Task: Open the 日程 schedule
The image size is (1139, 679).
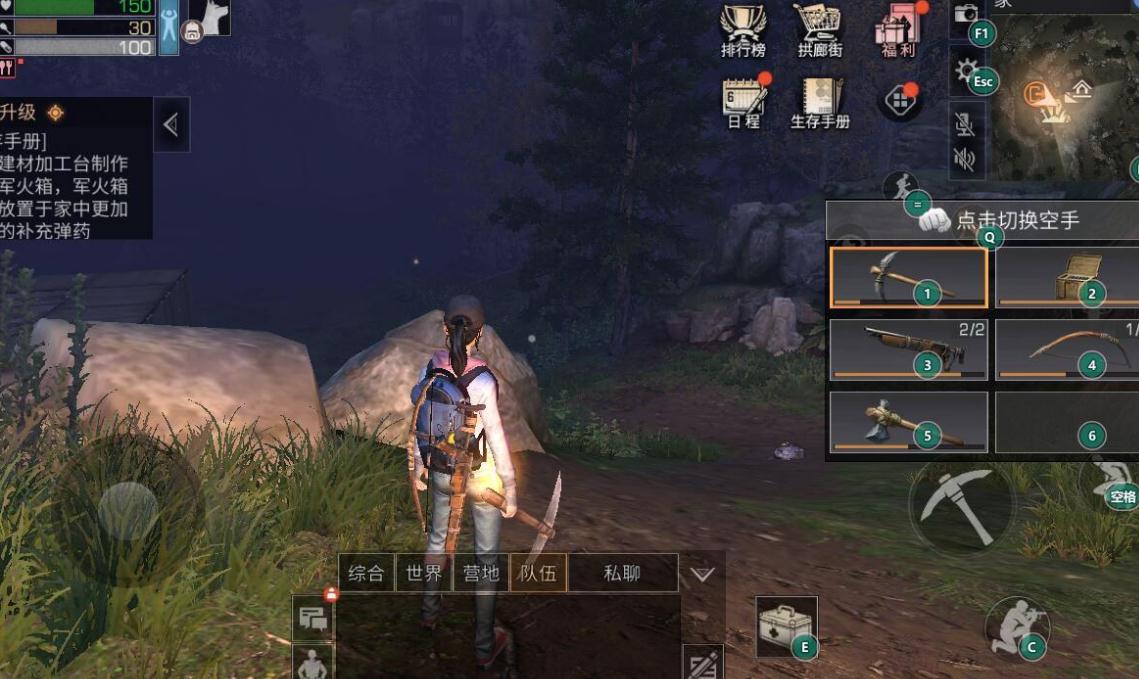Action: pyautogui.click(x=743, y=101)
